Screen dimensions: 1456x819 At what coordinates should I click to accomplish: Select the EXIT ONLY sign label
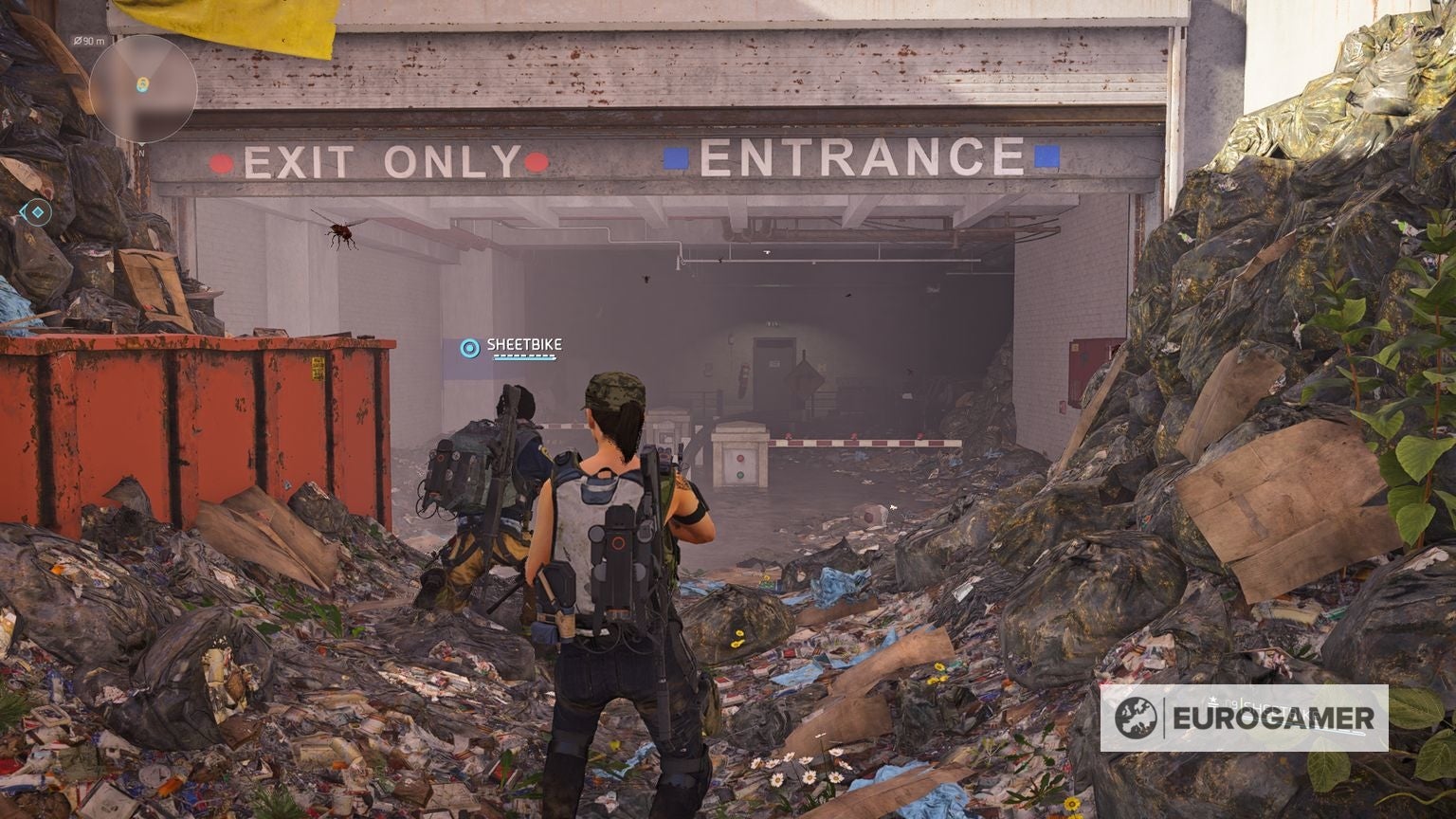pos(377,163)
